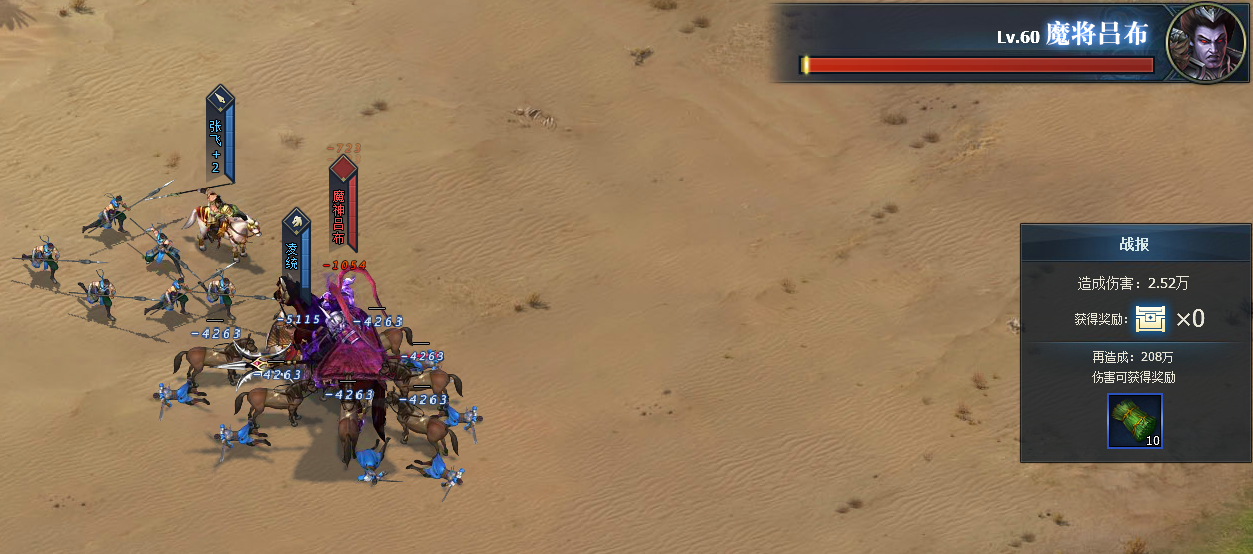This screenshot has height=554, width=1253.
Task: Select the red Demon Lu Bu banner
Action: pyautogui.click(x=342, y=204)
